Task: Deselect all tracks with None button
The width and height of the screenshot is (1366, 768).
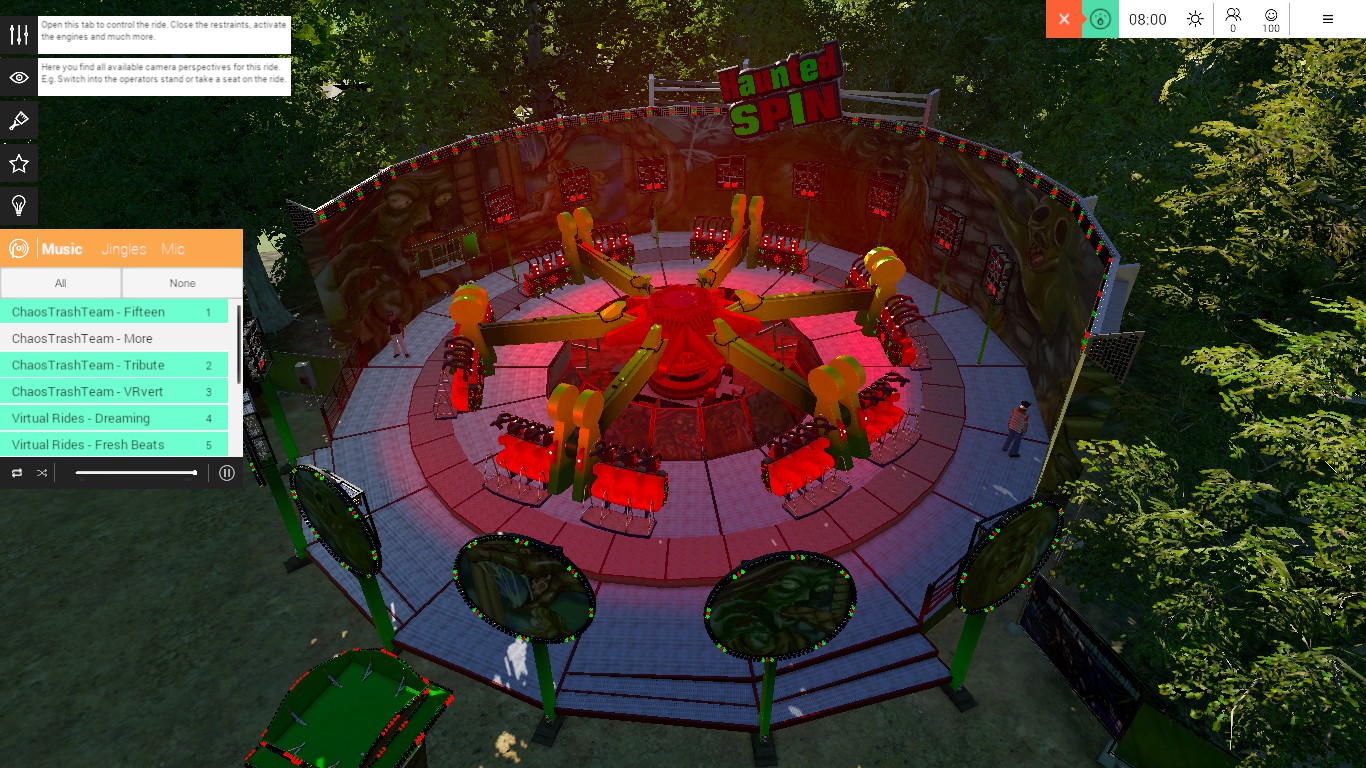Action: (181, 283)
